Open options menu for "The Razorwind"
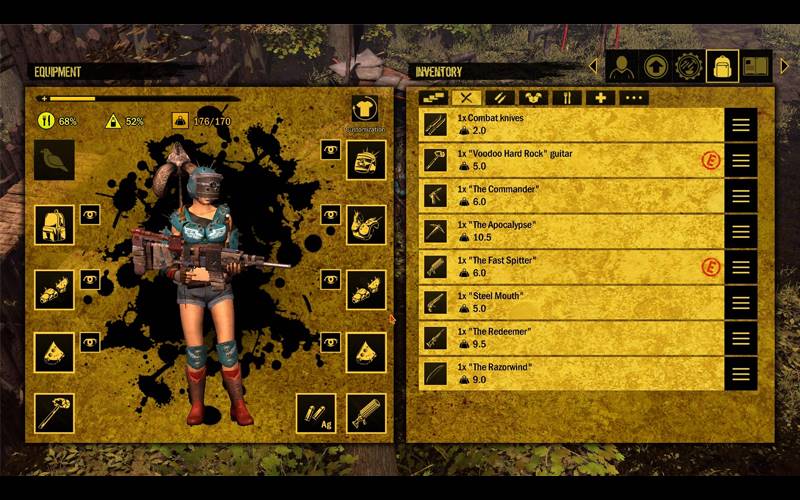 pos(740,374)
